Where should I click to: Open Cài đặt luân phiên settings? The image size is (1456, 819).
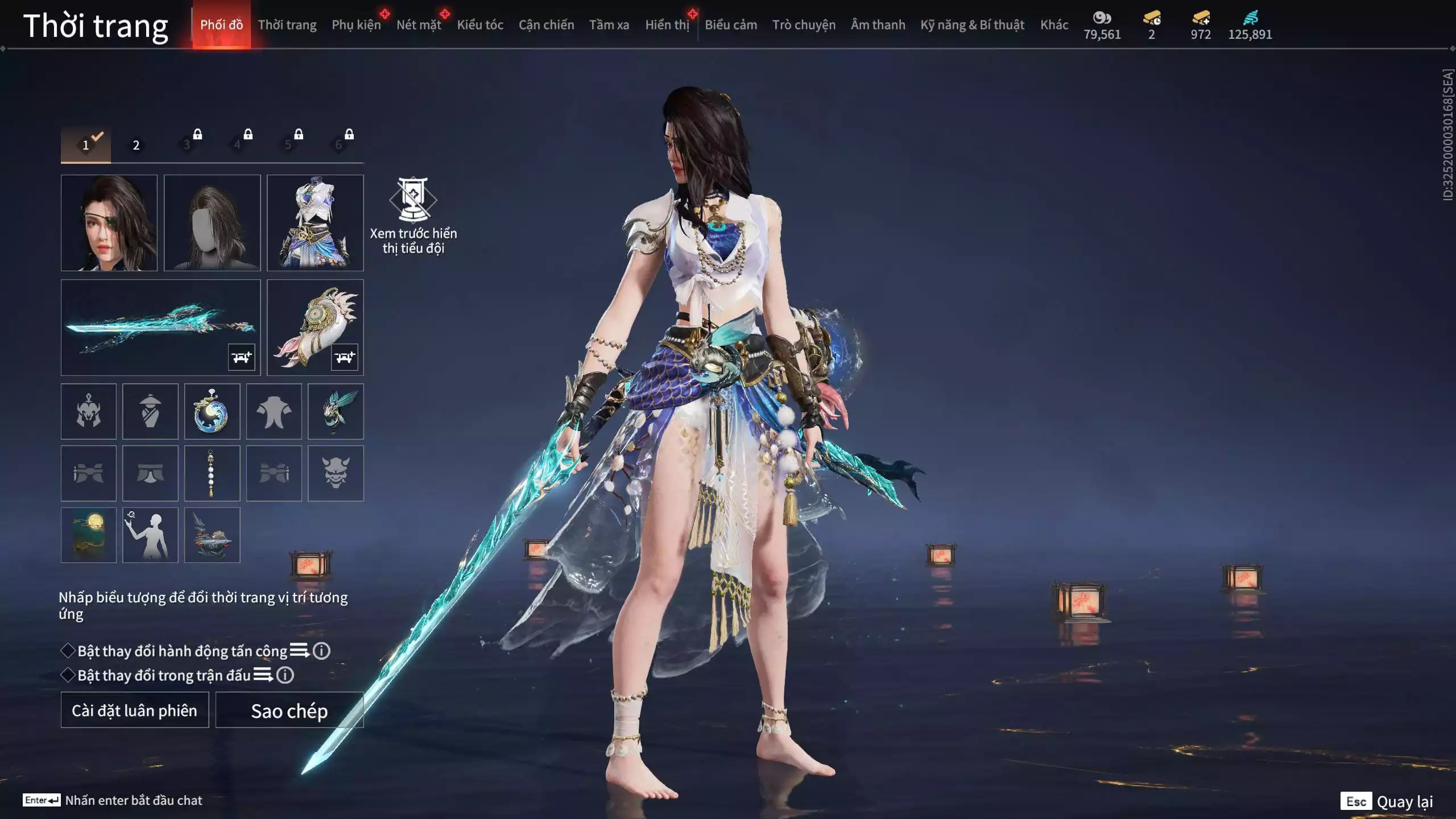tap(135, 710)
